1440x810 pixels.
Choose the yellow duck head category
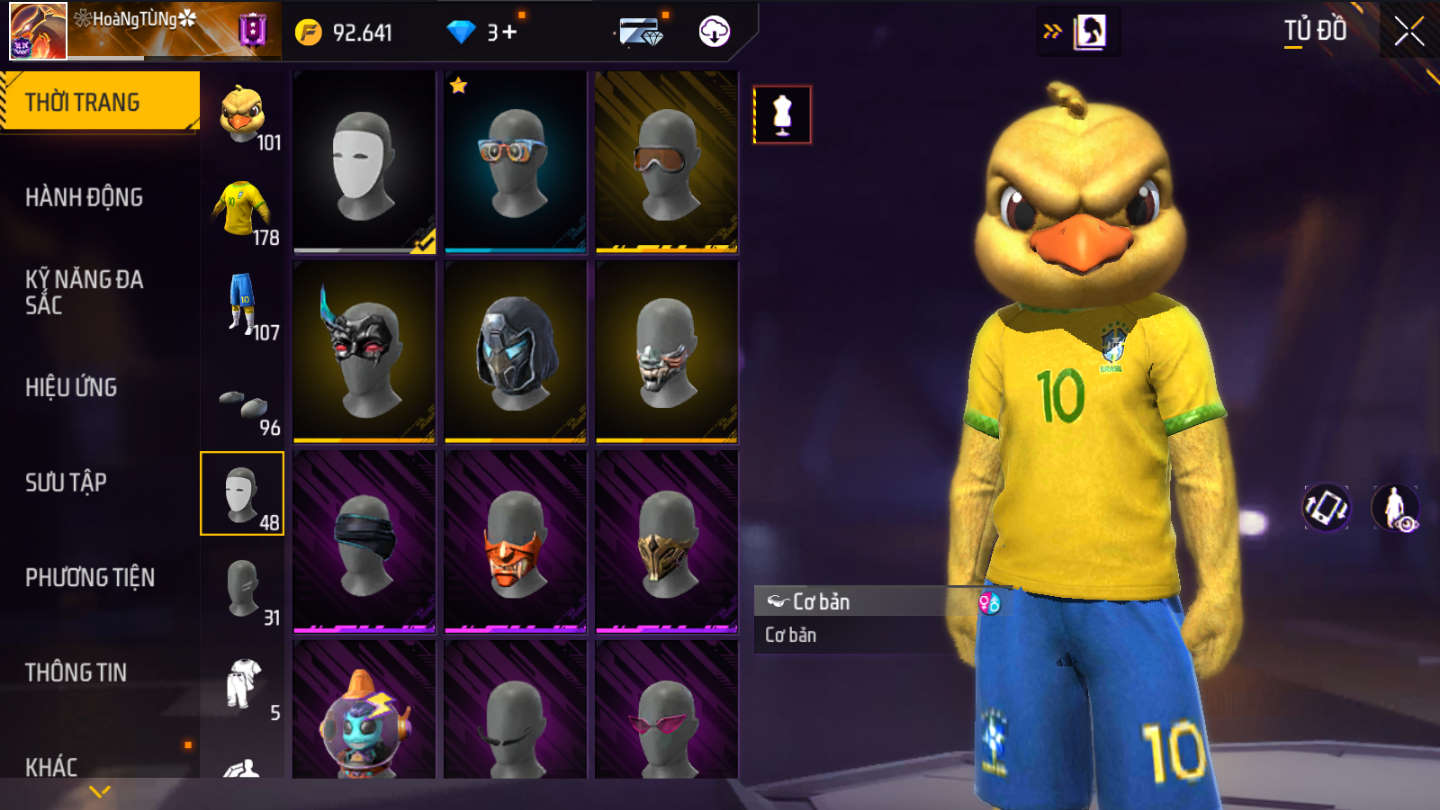242,114
